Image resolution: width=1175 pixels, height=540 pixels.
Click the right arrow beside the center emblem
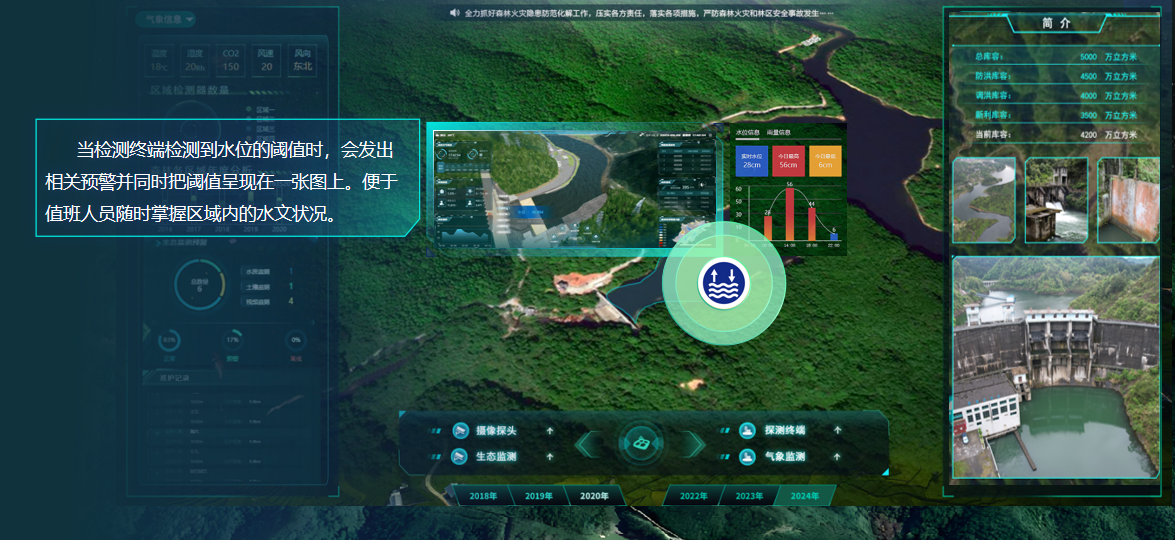pyautogui.click(x=693, y=443)
